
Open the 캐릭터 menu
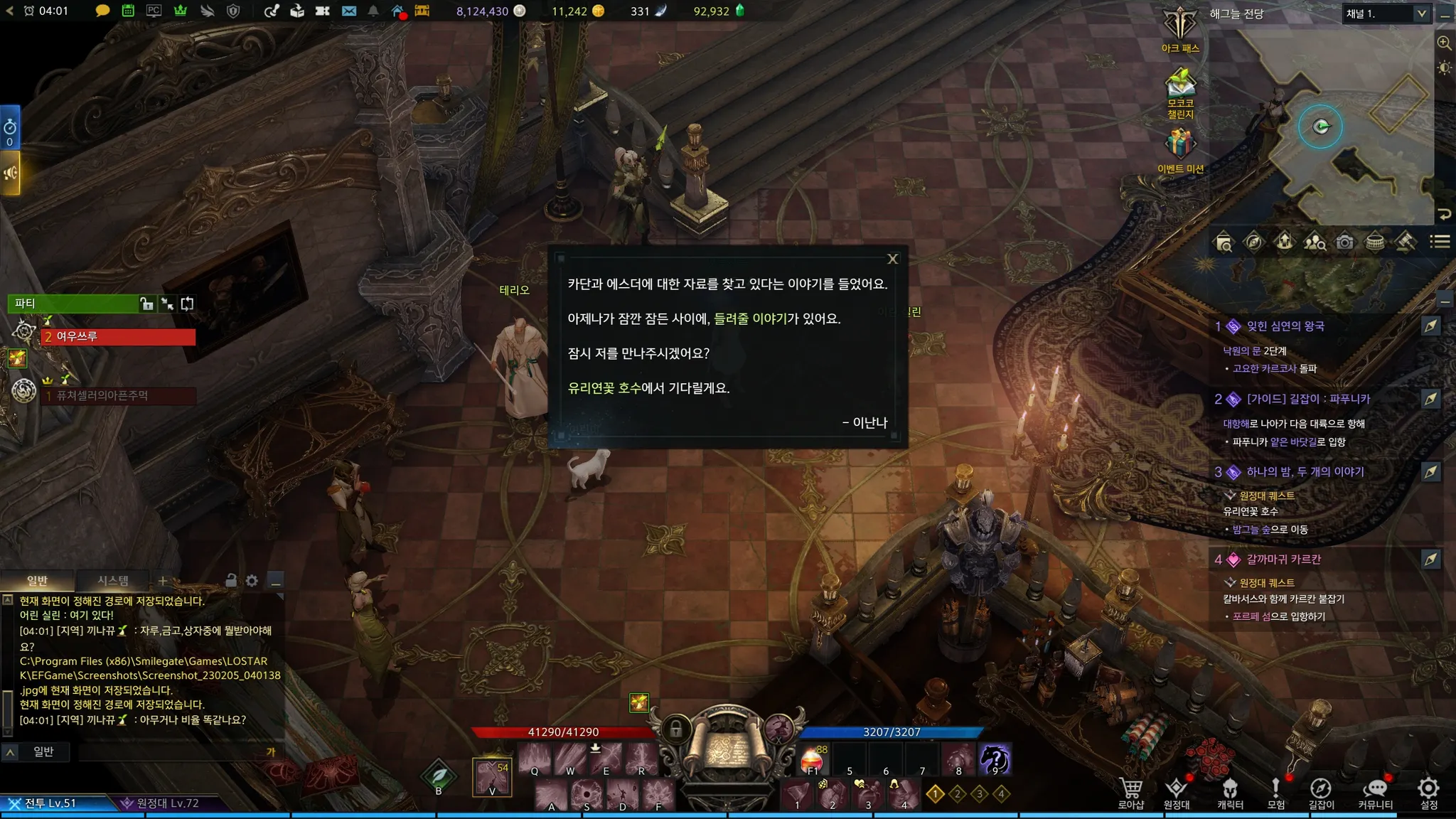point(1230,793)
